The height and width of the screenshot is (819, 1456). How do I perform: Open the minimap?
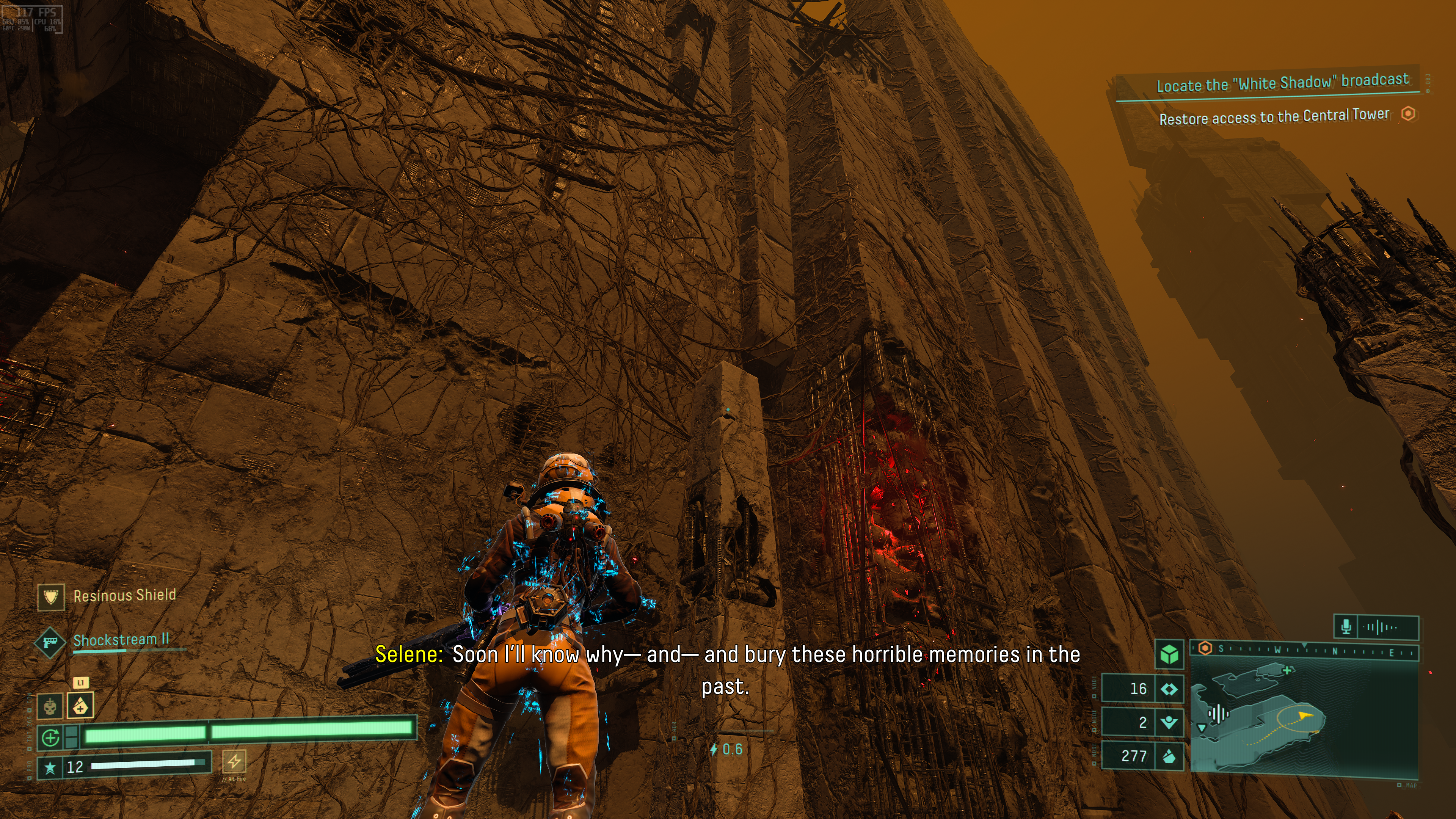tap(1304, 718)
